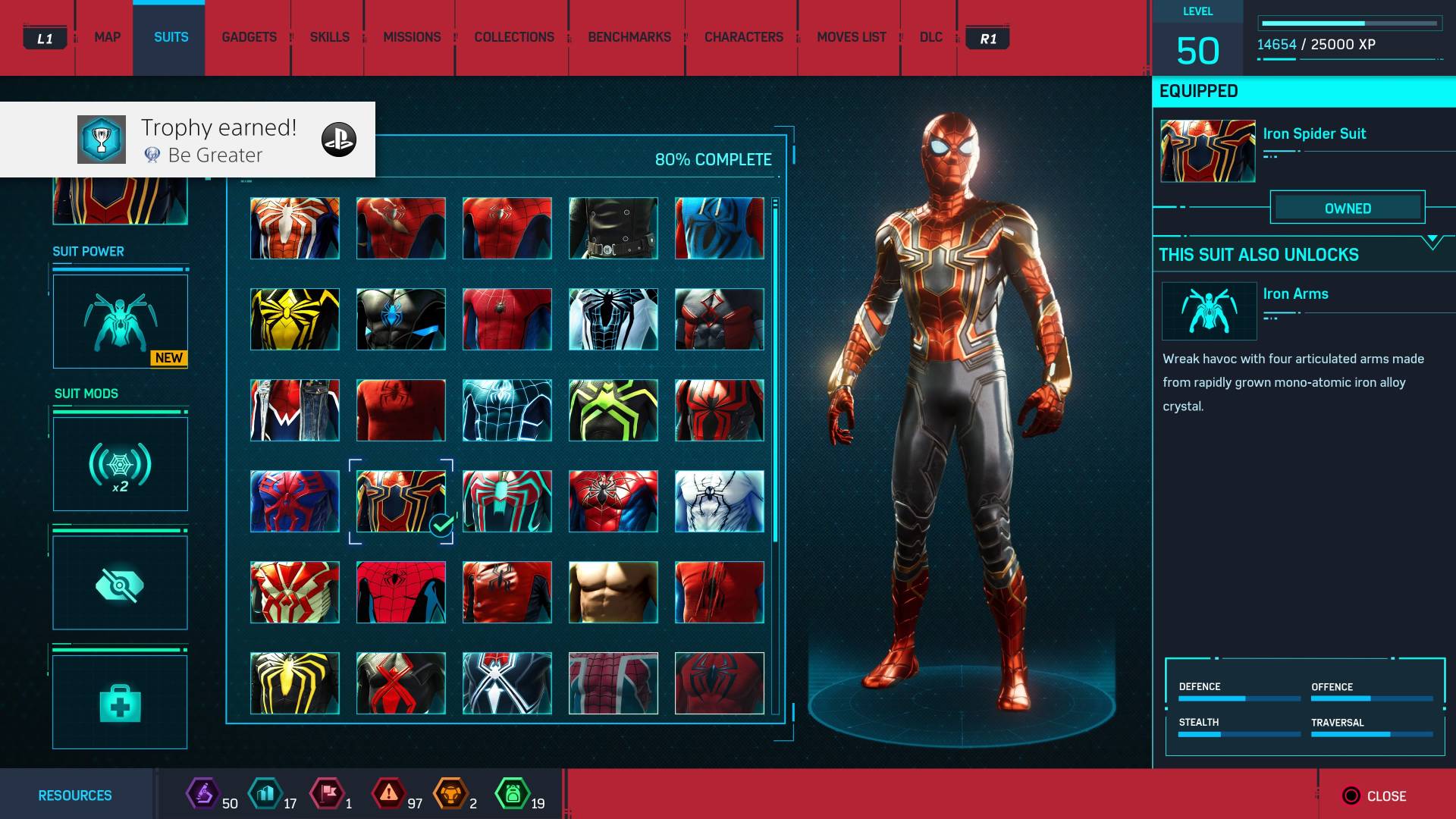Viewport: 1456px width, 819px height.
Task: Select the medkit suit mod slot
Action: point(120,702)
